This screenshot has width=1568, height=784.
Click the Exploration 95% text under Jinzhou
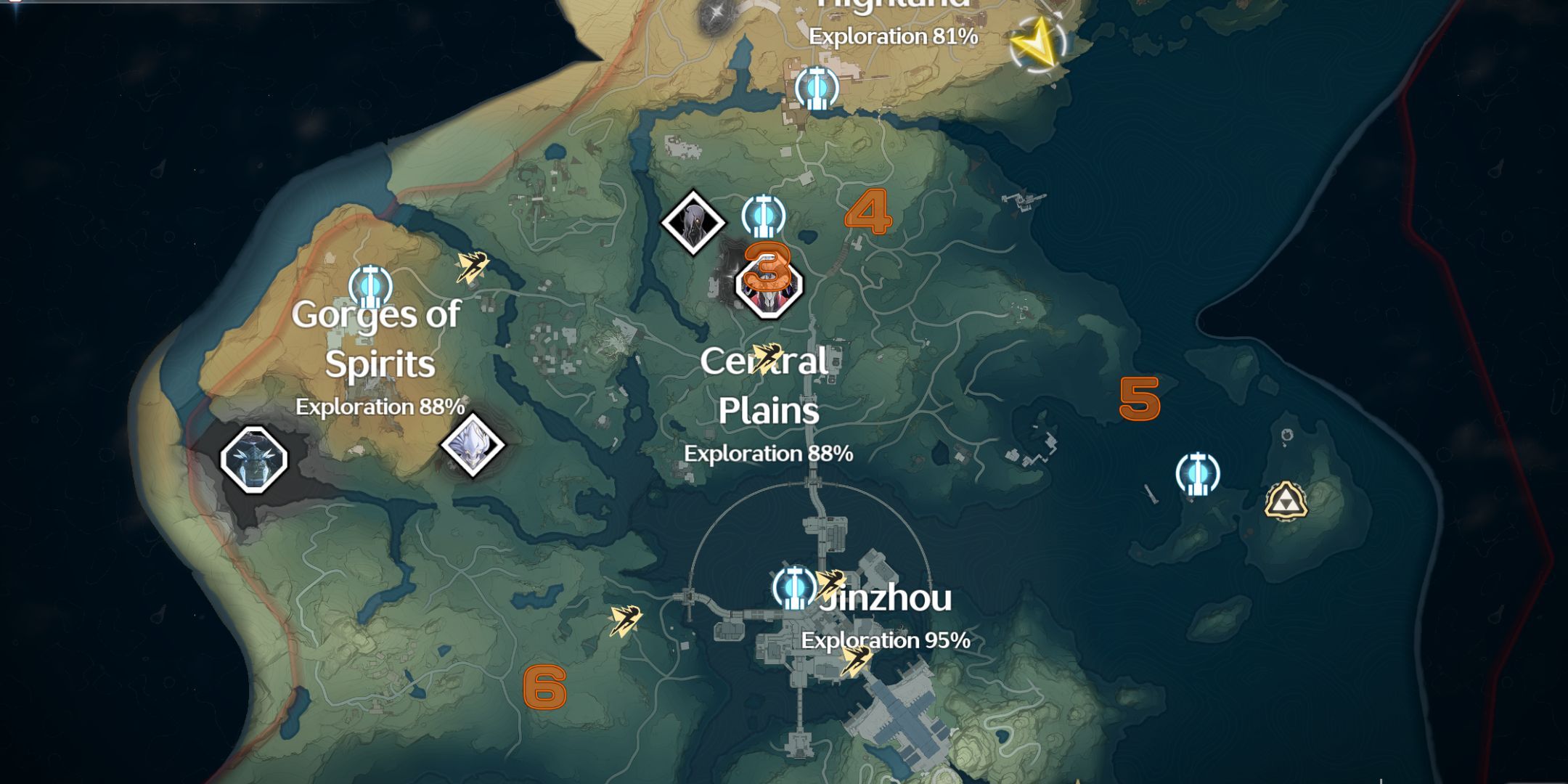click(x=886, y=641)
